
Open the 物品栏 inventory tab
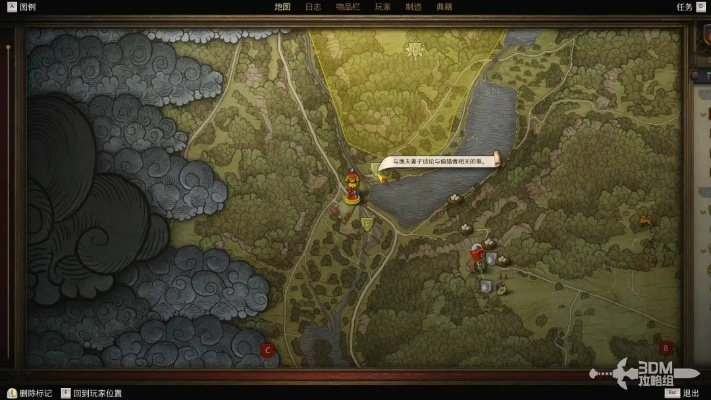[347, 6]
